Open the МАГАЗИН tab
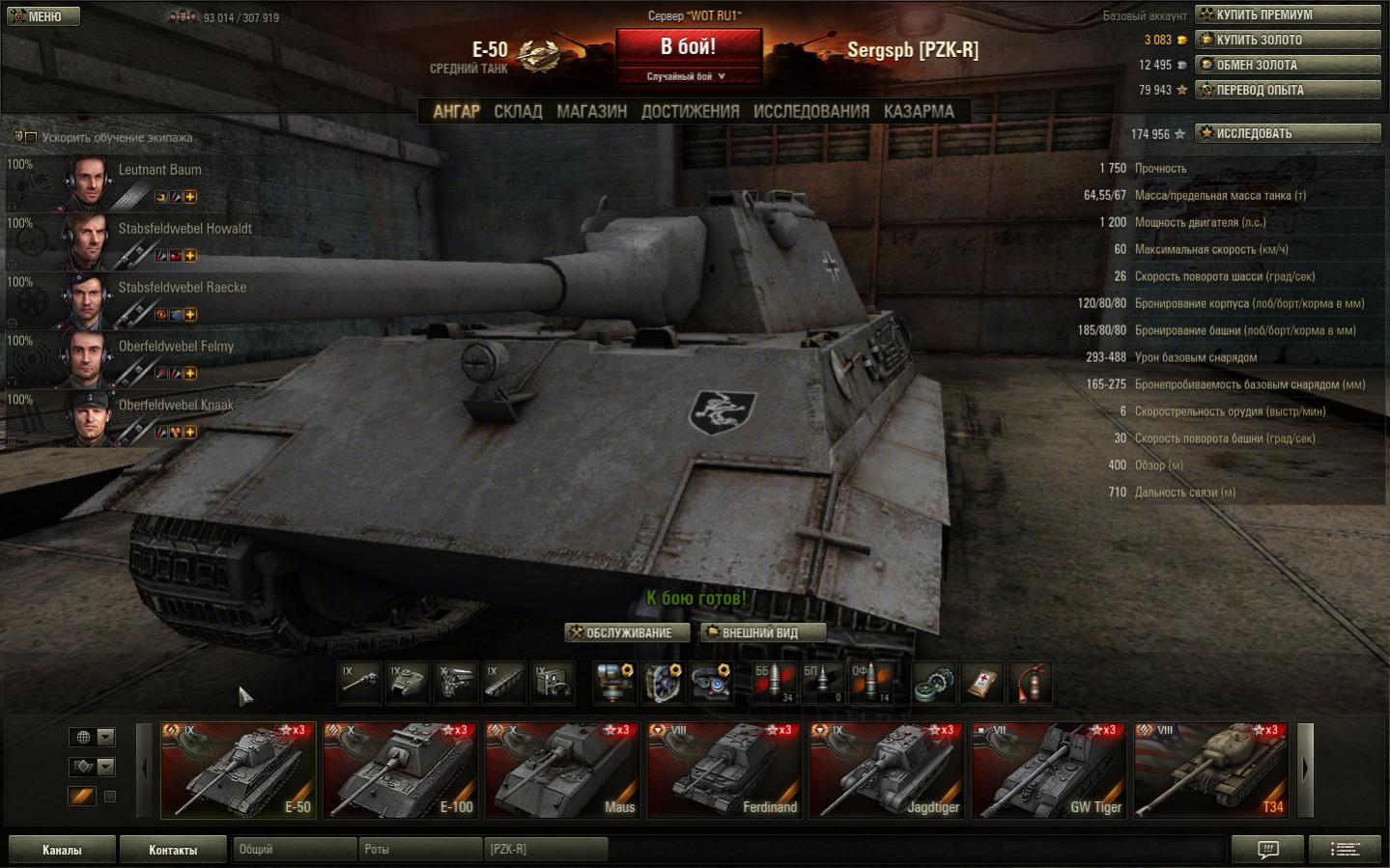 pos(591,112)
